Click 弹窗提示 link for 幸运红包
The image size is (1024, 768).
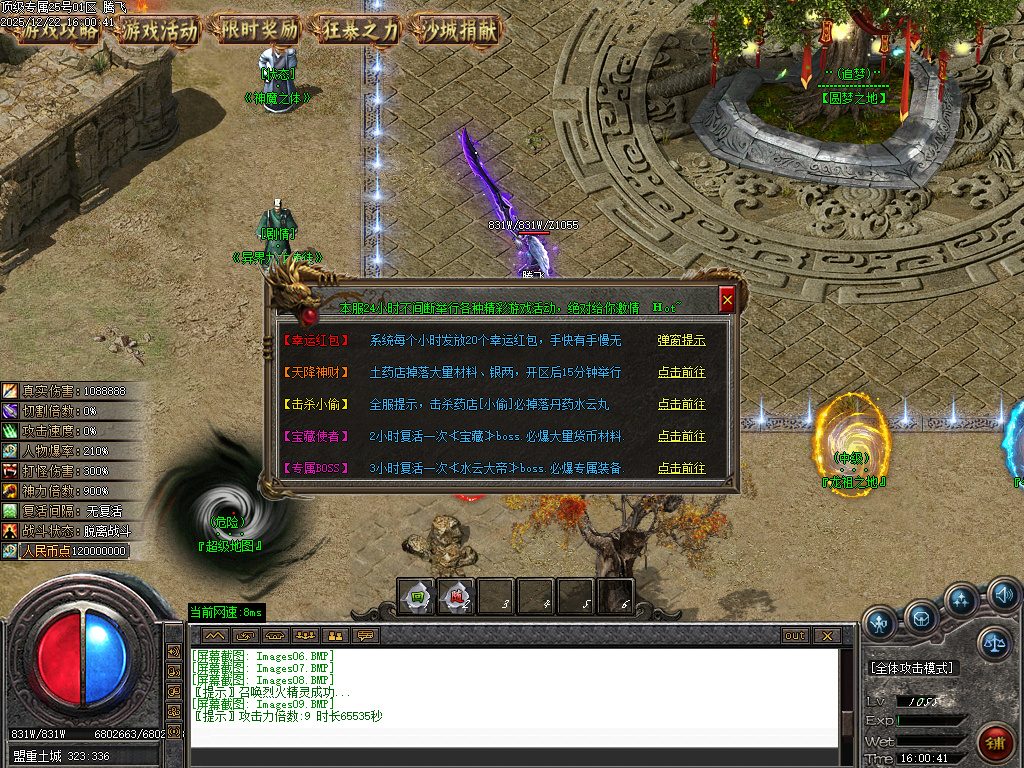[681, 340]
